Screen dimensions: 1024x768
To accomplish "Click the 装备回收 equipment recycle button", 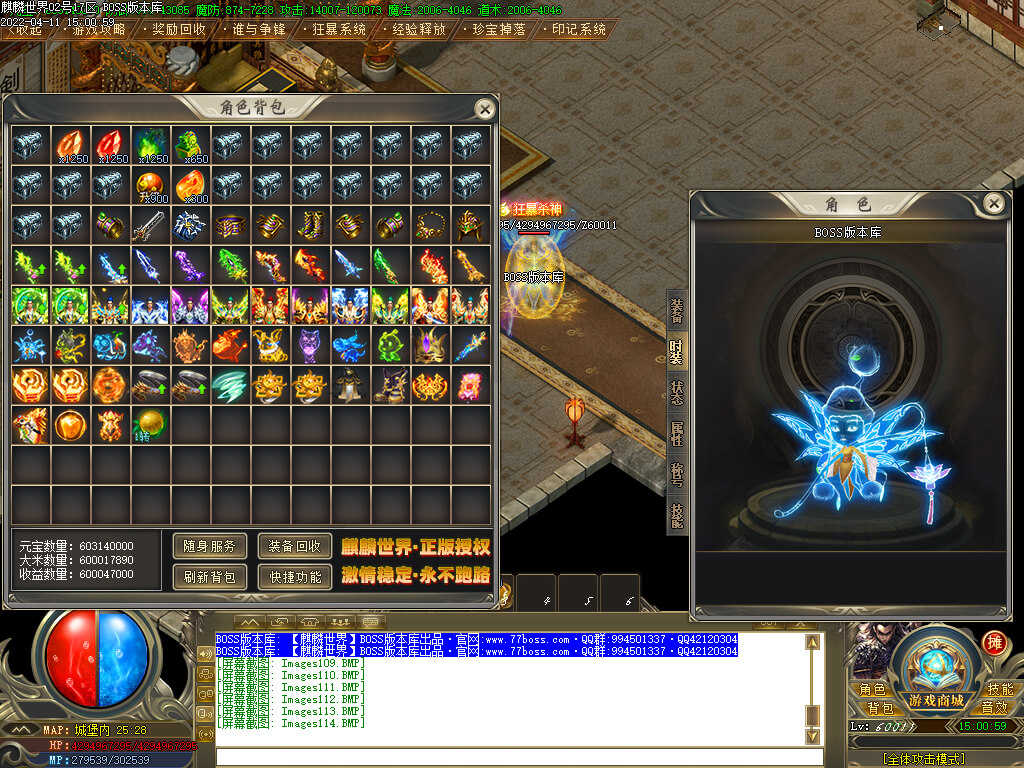I will 295,546.
